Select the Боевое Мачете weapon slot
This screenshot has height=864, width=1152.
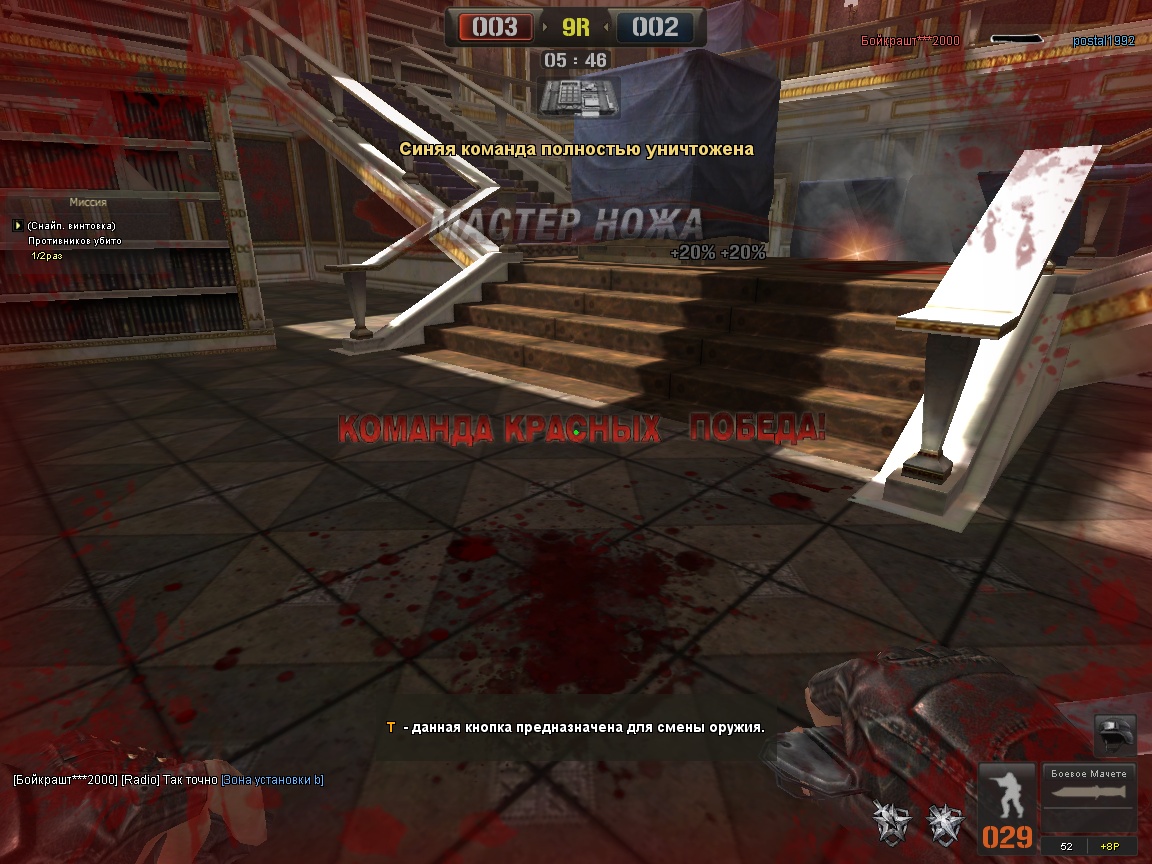[x=1089, y=798]
